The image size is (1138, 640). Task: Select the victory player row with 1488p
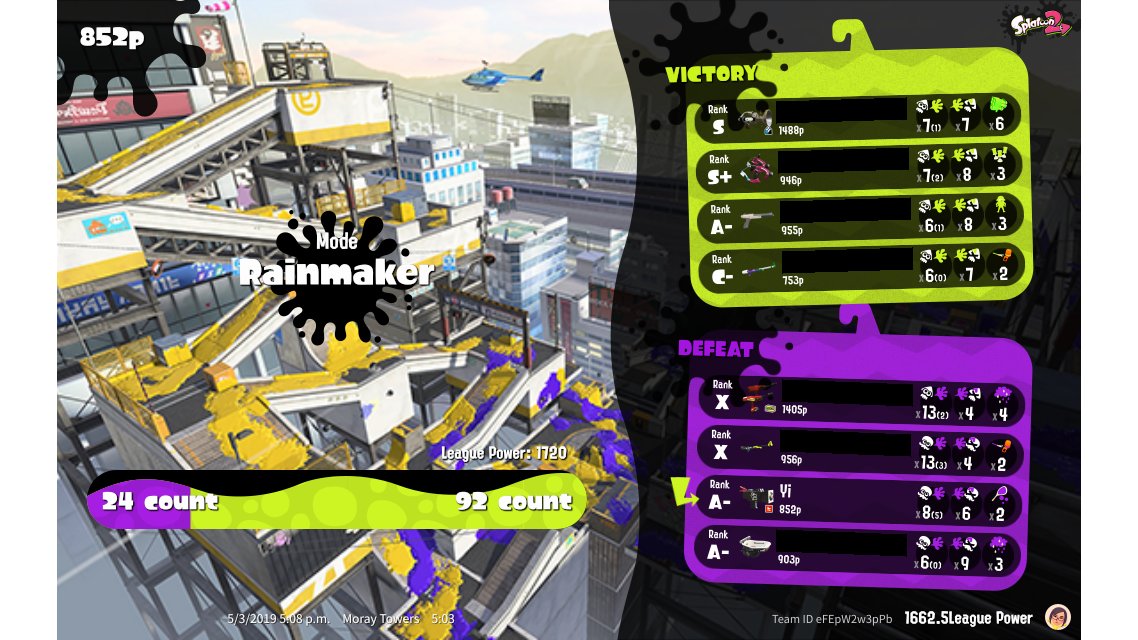(860, 118)
